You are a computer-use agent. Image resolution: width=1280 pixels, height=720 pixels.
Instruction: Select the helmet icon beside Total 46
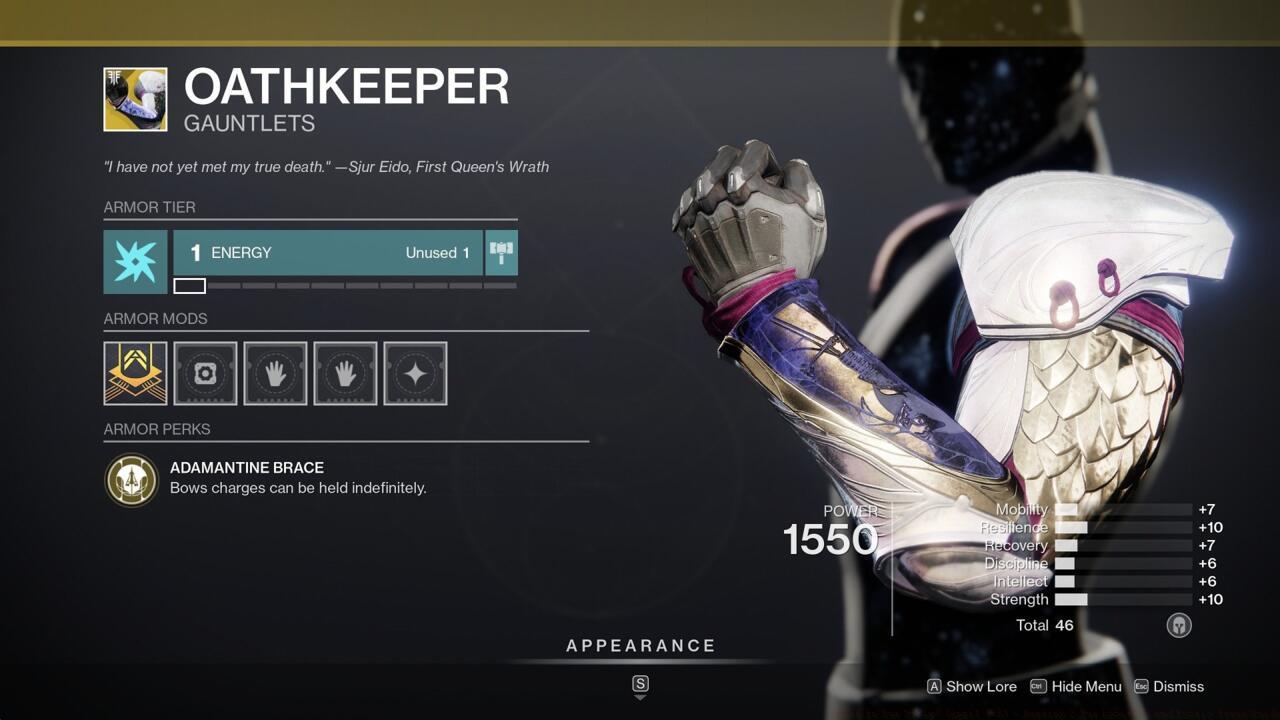tap(1179, 624)
